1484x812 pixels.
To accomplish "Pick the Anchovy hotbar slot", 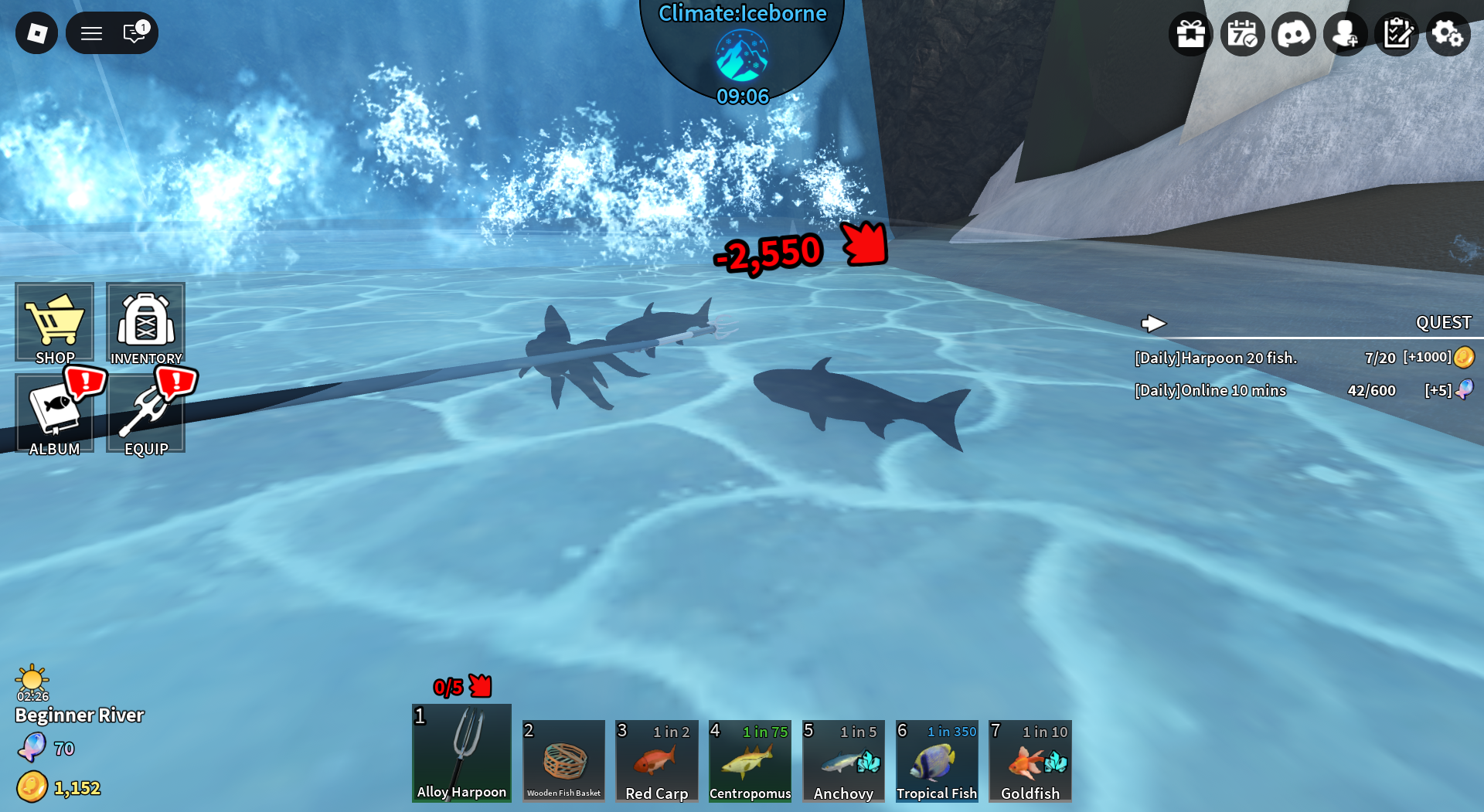I will coord(843,761).
